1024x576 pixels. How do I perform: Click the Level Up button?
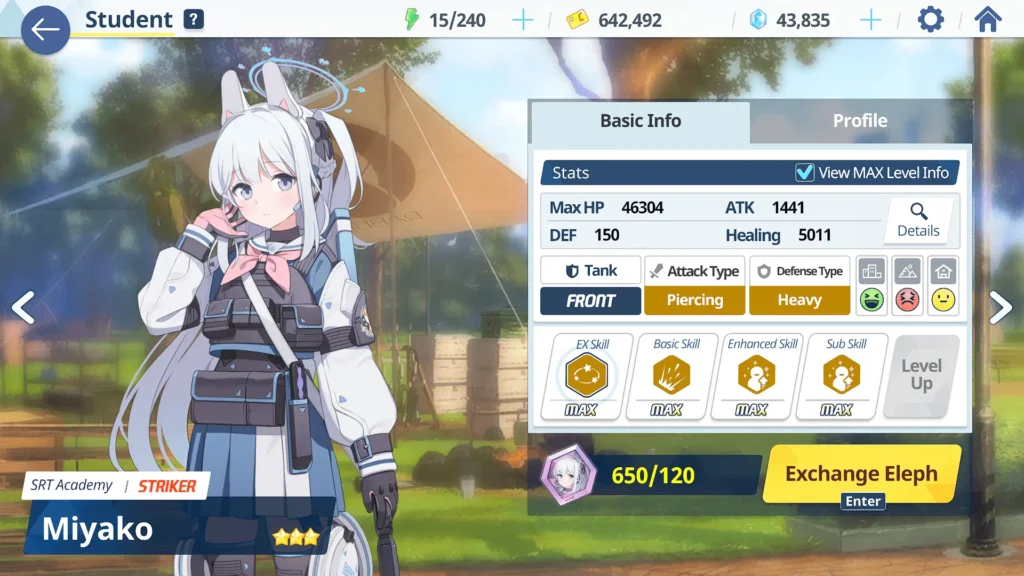pos(921,376)
